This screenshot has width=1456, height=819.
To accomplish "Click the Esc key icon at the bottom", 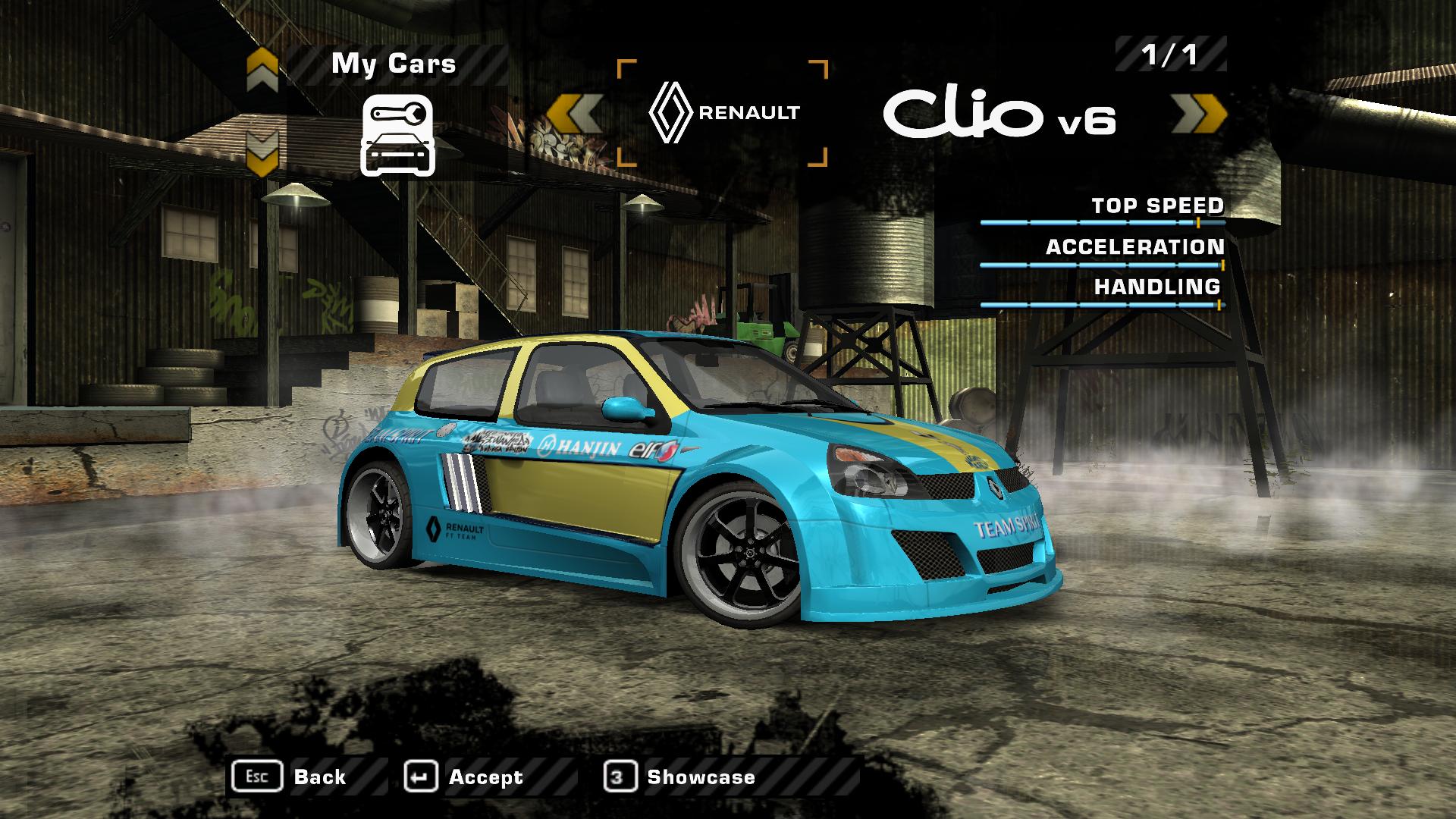I will pos(258,776).
